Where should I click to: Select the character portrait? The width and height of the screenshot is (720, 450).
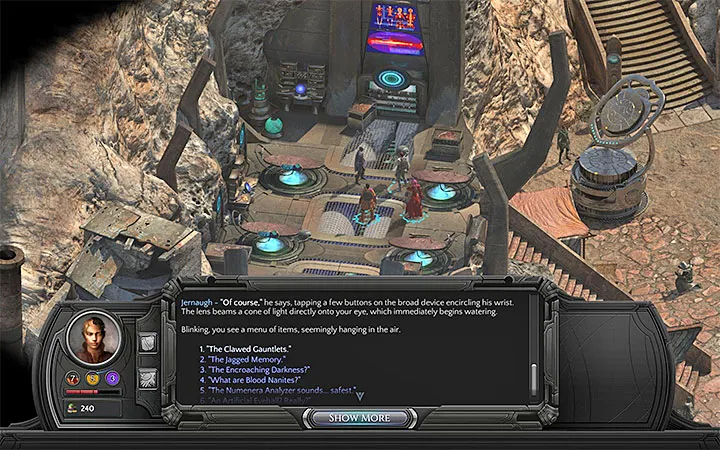tap(94, 337)
